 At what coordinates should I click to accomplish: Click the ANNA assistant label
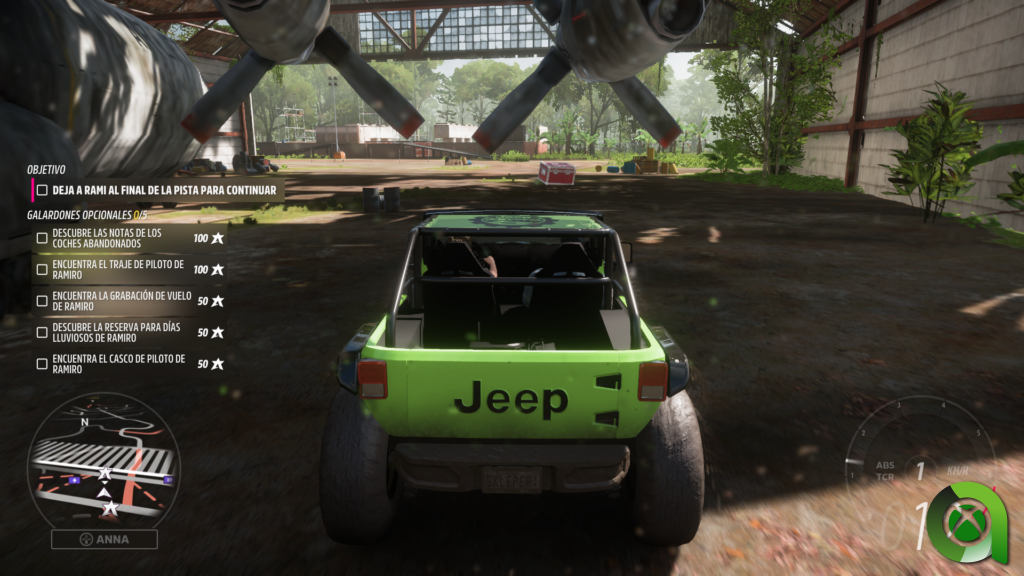coord(104,539)
